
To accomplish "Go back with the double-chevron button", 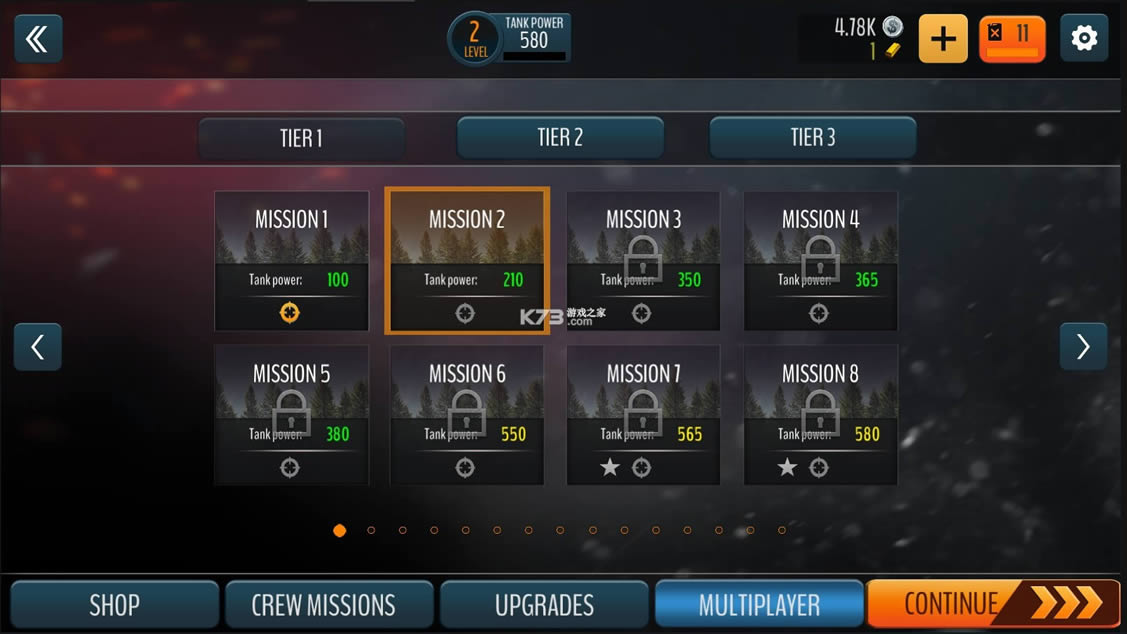I will (38, 39).
